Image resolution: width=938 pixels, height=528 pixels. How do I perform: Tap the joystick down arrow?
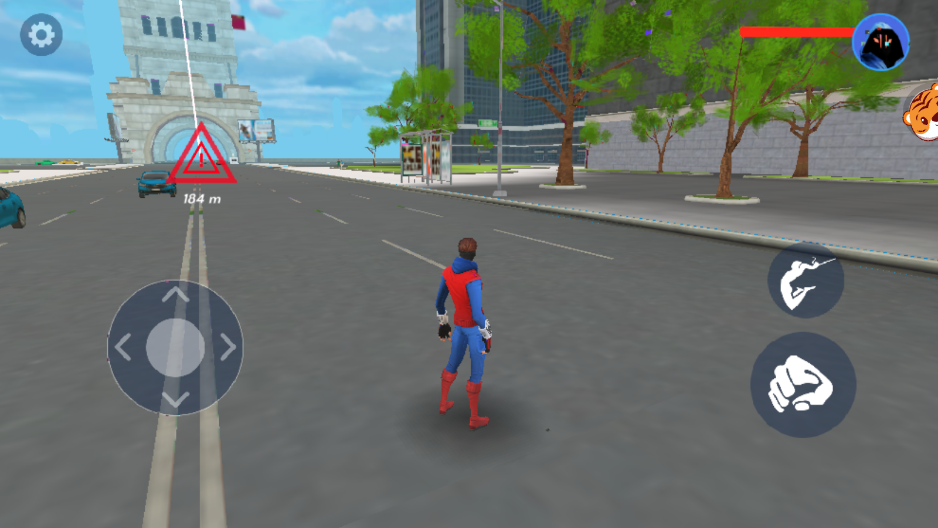pyautogui.click(x=176, y=400)
